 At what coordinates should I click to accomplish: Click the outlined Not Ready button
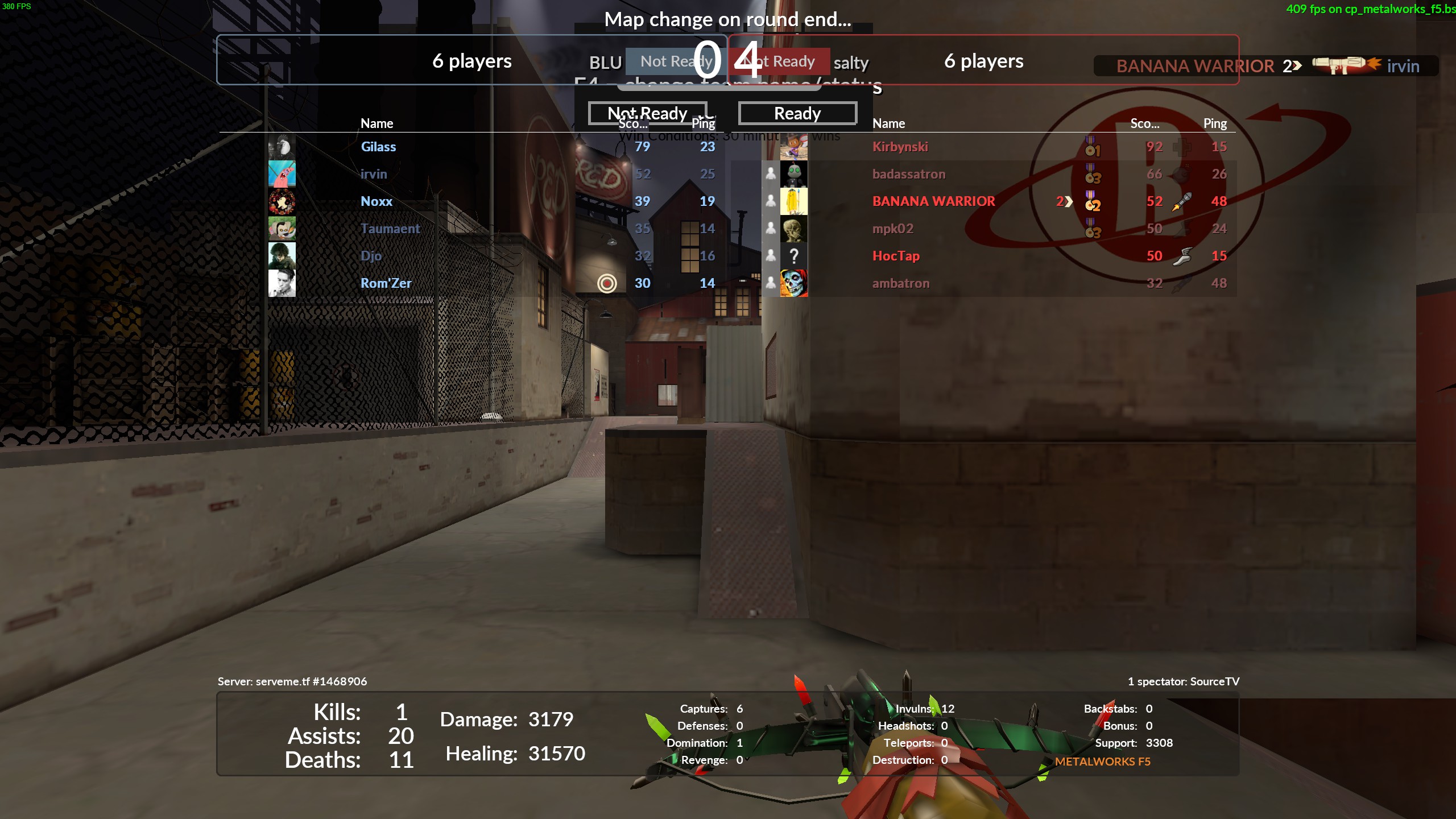(647, 113)
